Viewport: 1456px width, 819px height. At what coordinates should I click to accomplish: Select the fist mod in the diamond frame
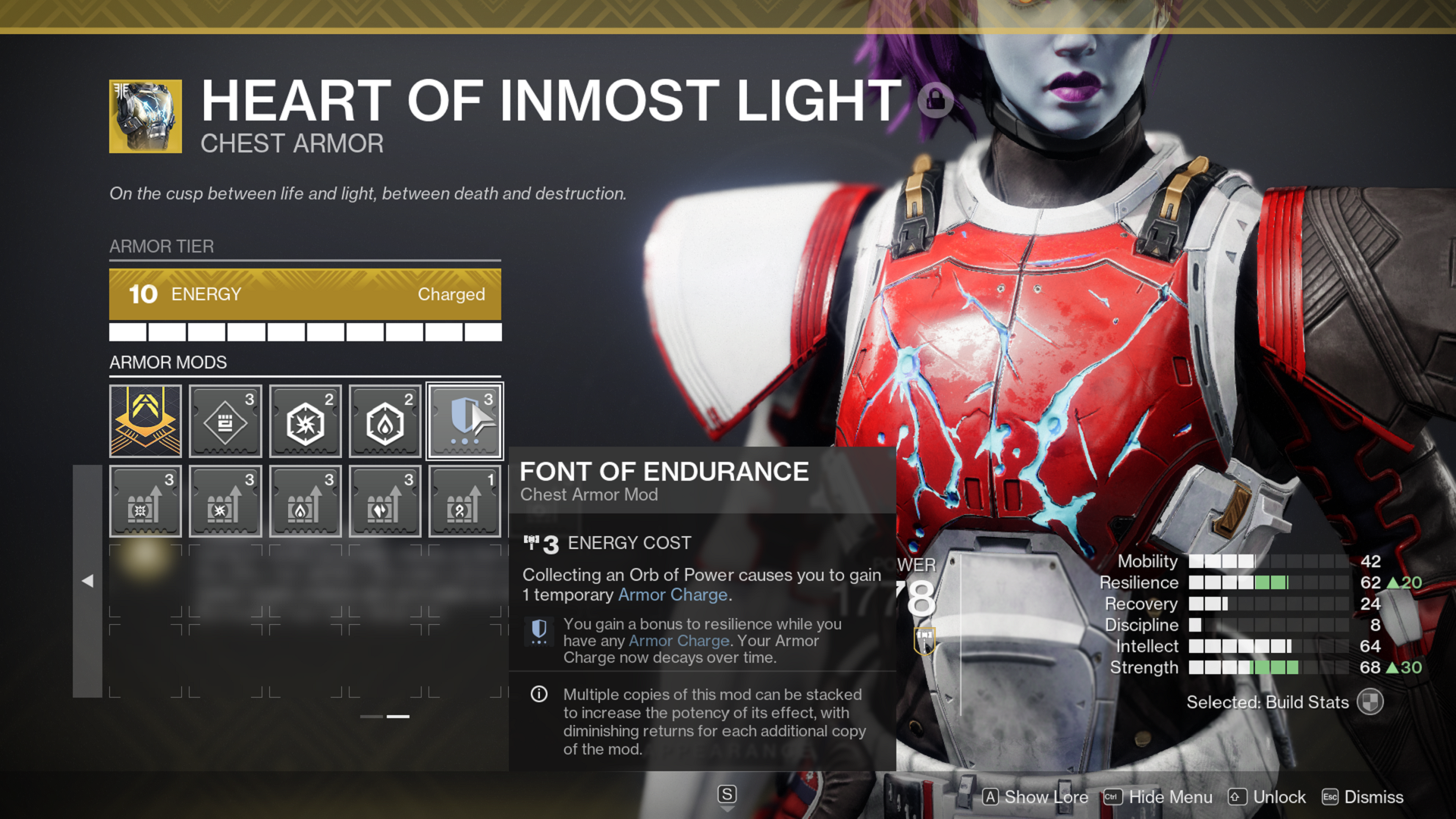click(x=225, y=421)
